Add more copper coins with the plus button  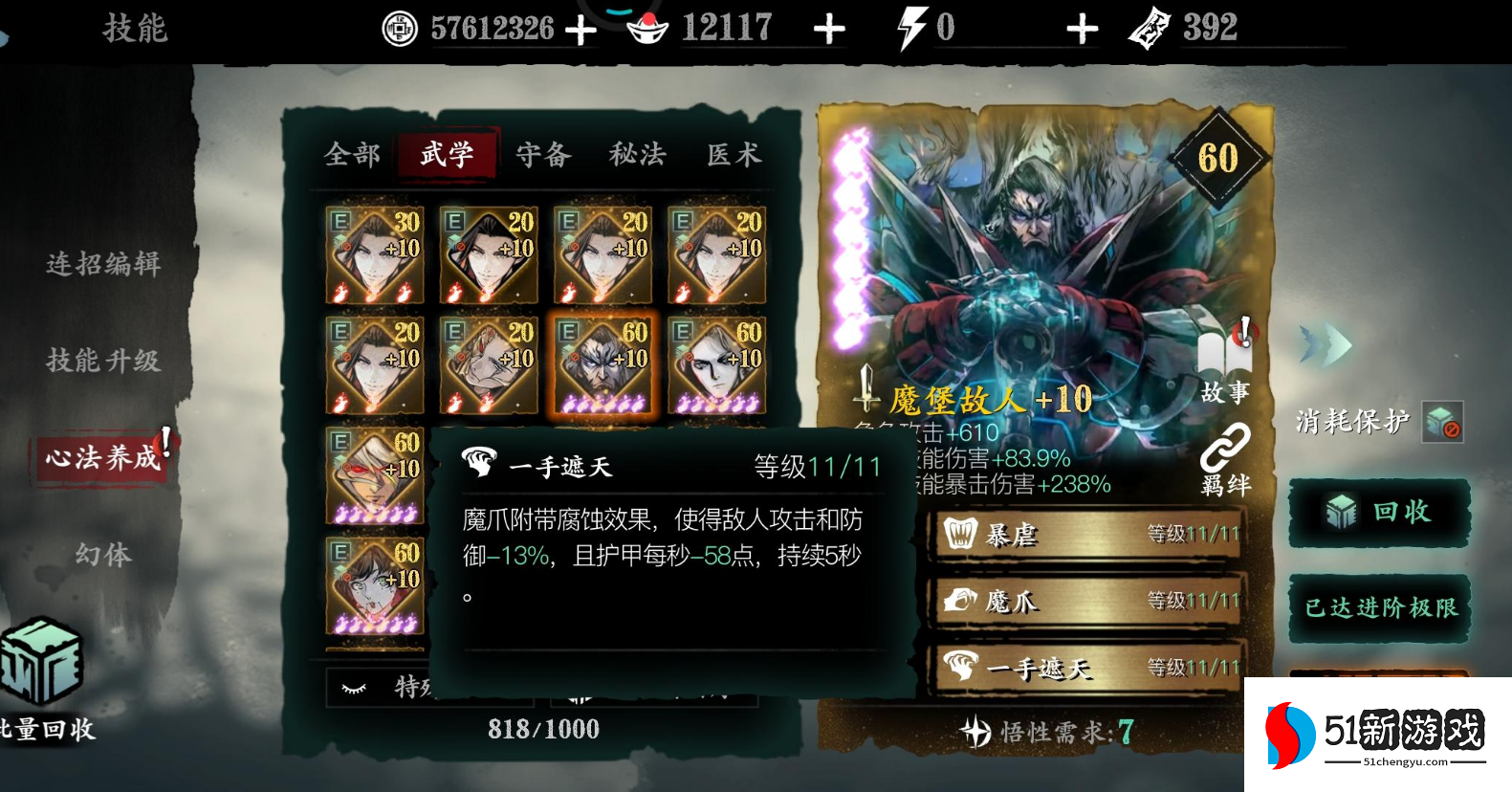coord(581,30)
